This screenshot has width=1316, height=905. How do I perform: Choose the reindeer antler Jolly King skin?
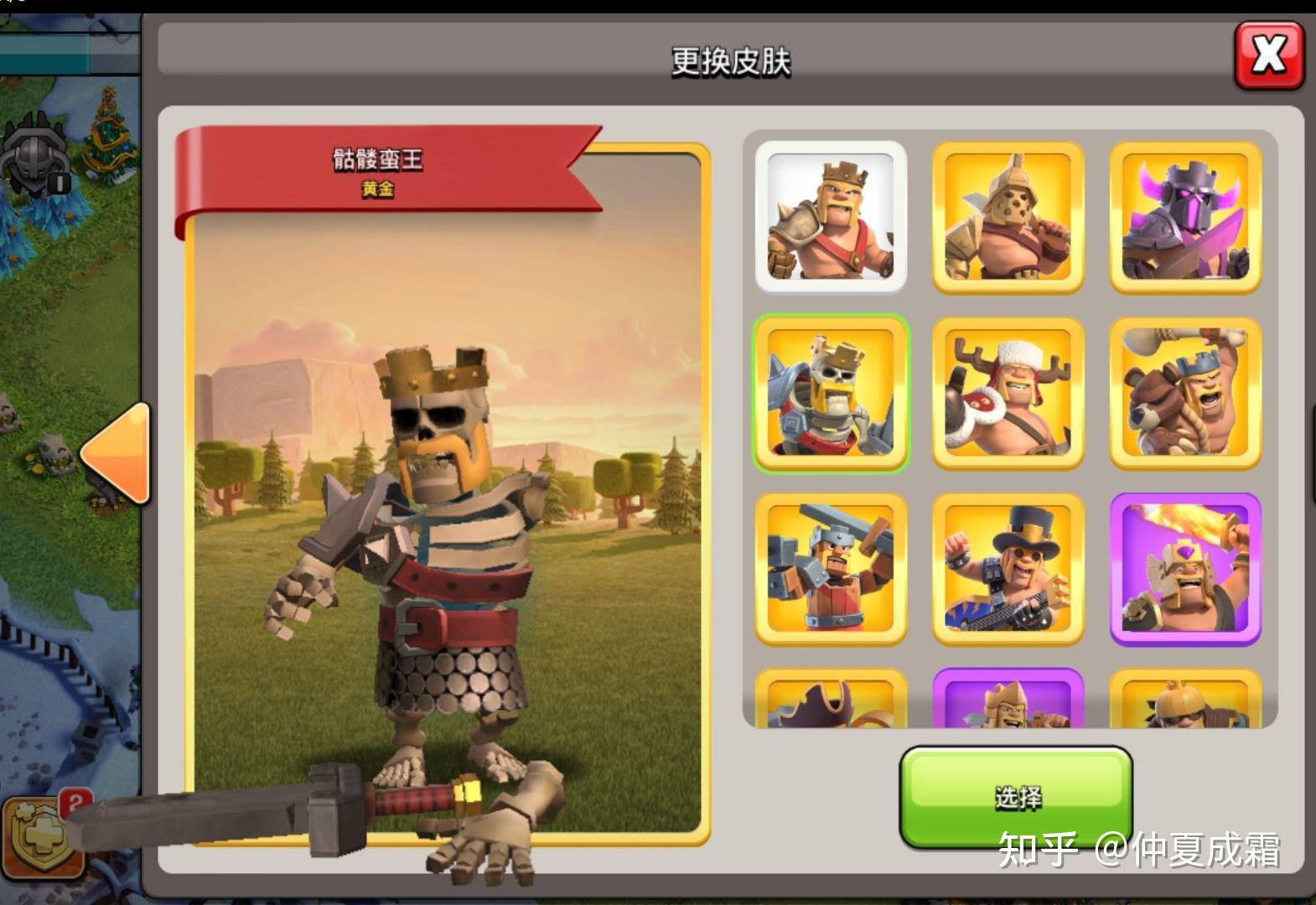click(1008, 393)
